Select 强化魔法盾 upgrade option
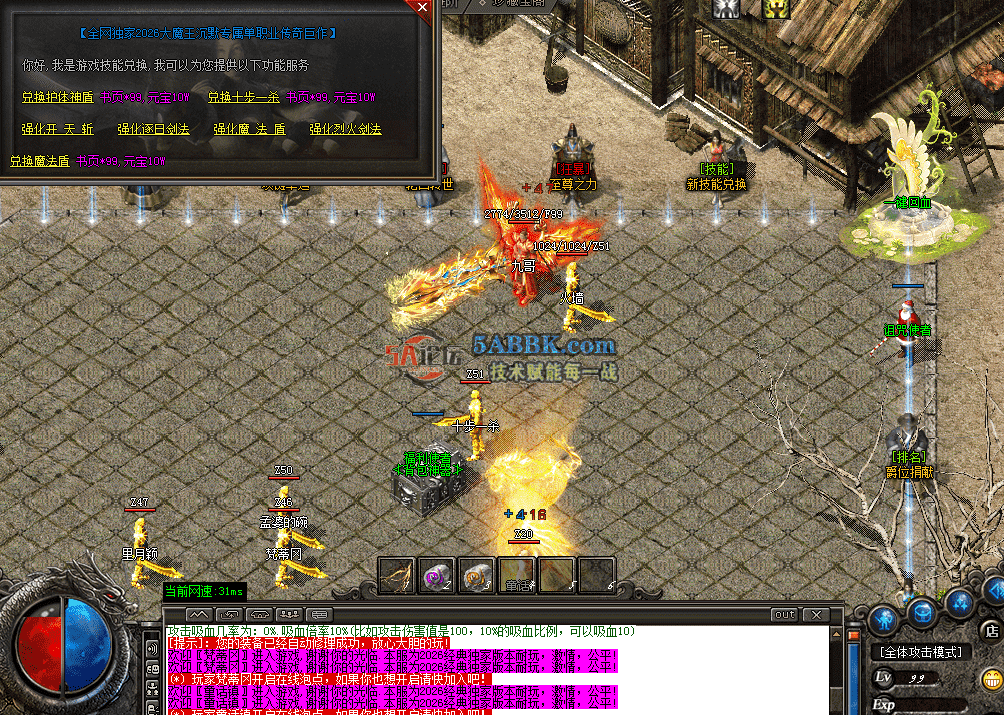 click(249, 129)
